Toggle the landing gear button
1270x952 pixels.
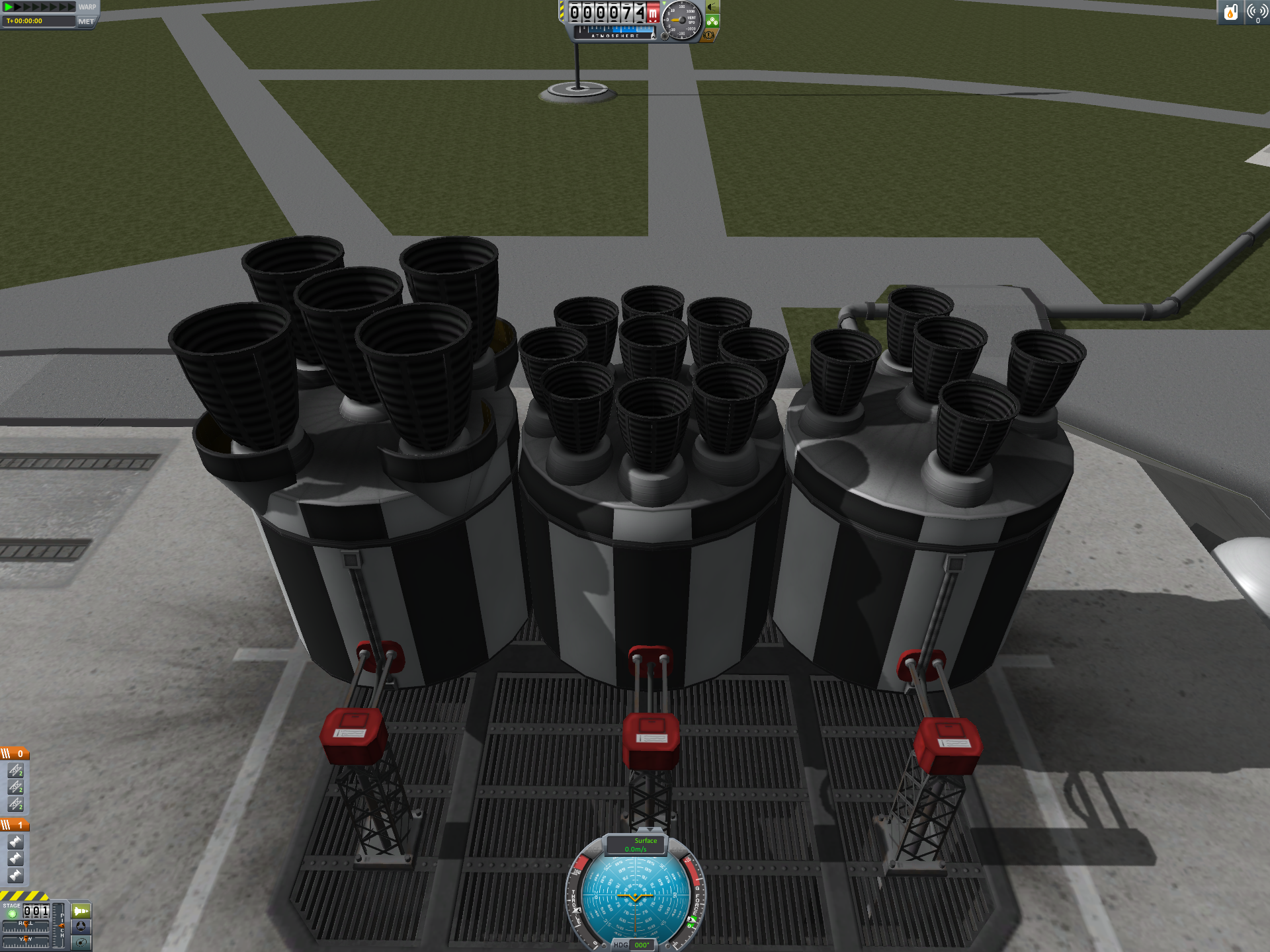point(712,21)
